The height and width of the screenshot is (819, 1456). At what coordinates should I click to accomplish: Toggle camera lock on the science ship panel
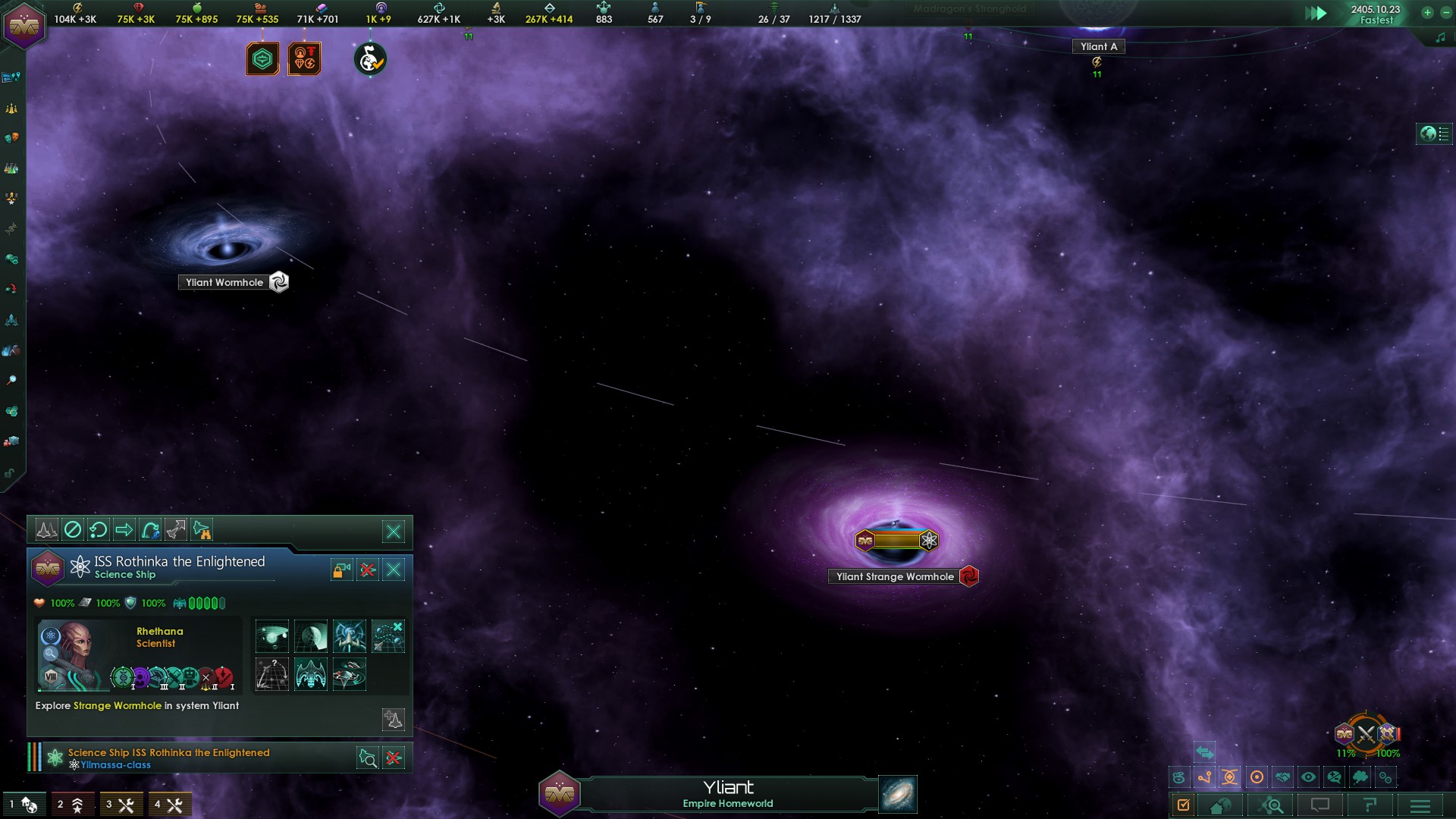[341, 569]
